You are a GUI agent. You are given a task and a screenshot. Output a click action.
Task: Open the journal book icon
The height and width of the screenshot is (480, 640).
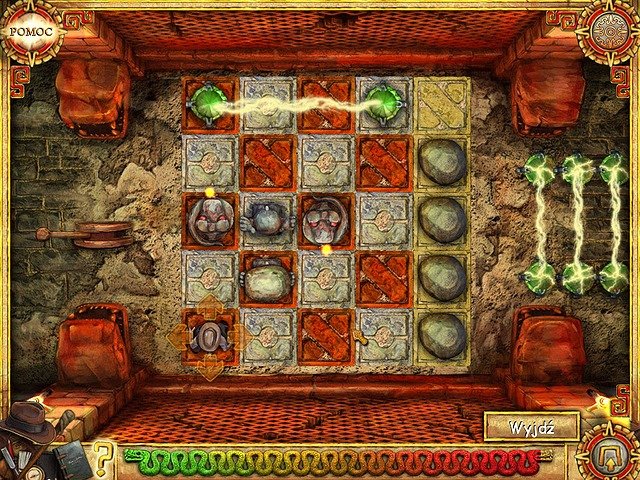71,457
